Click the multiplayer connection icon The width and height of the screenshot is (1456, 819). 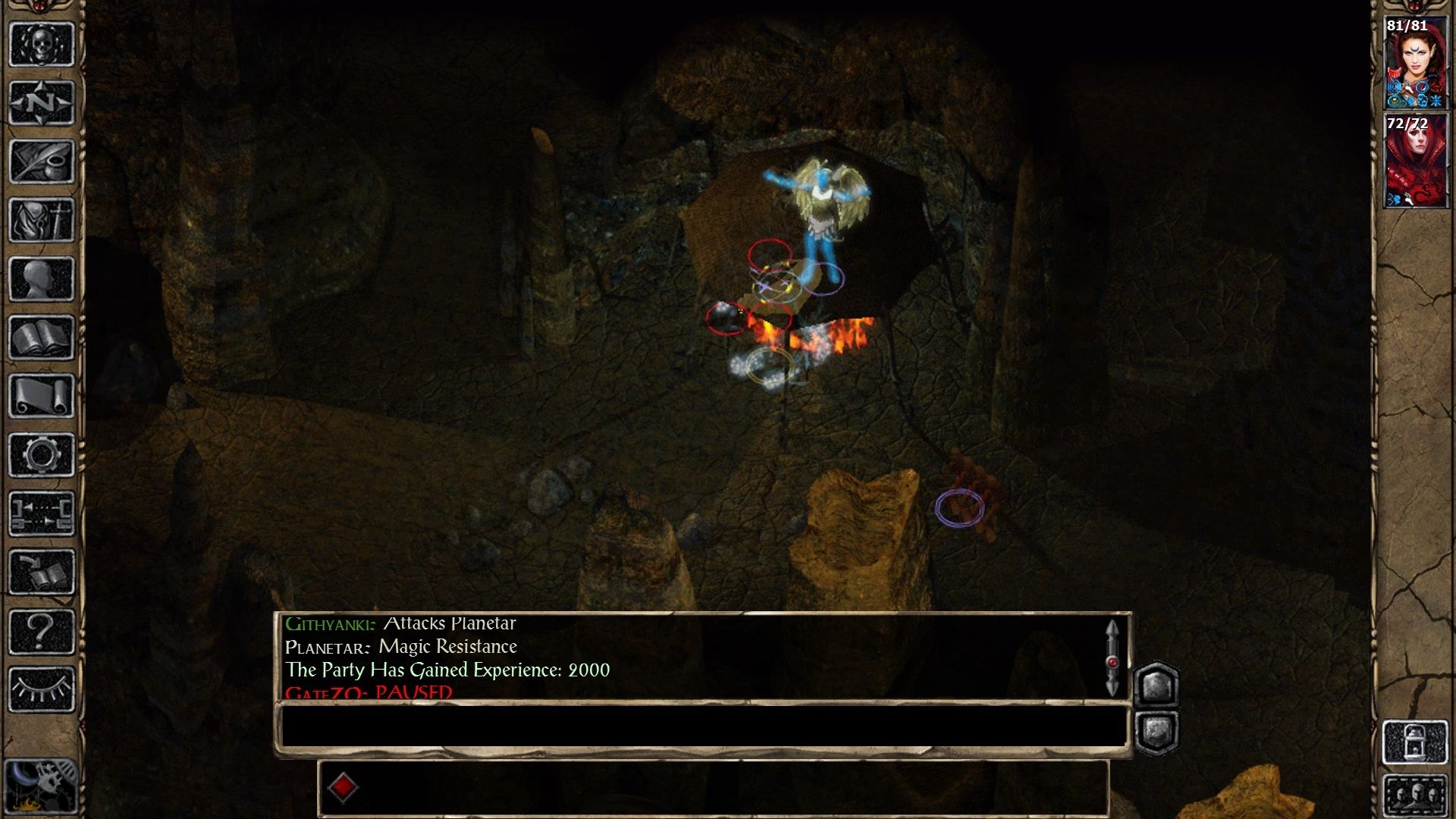click(x=41, y=513)
